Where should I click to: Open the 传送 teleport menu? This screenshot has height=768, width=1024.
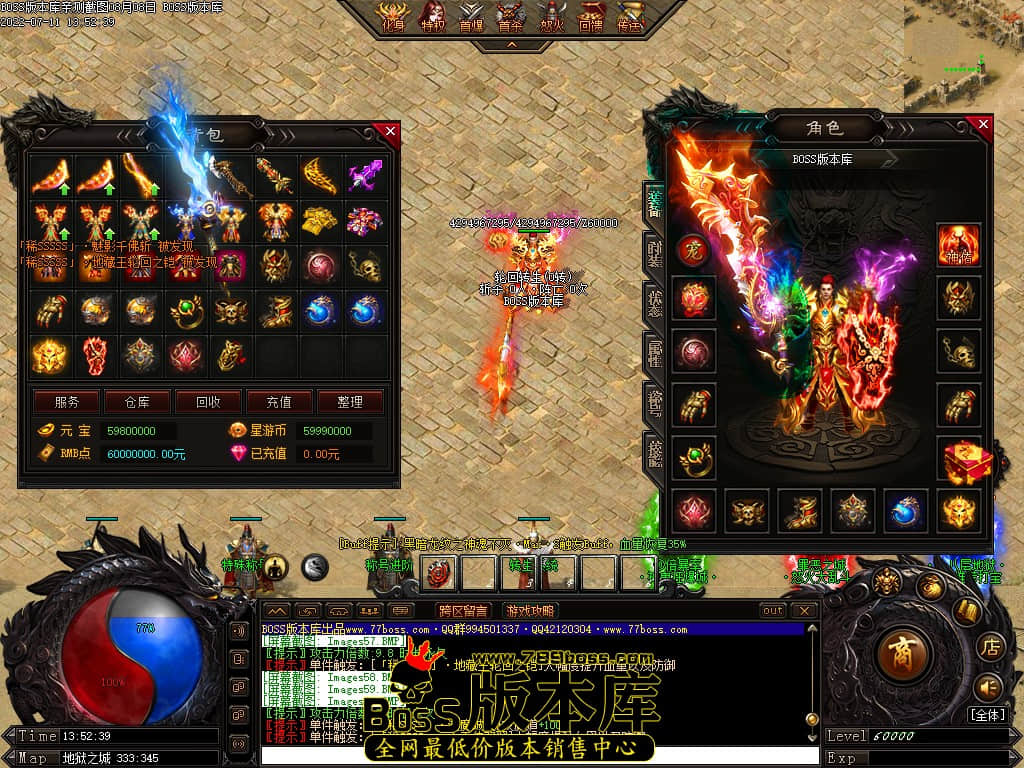(x=630, y=18)
